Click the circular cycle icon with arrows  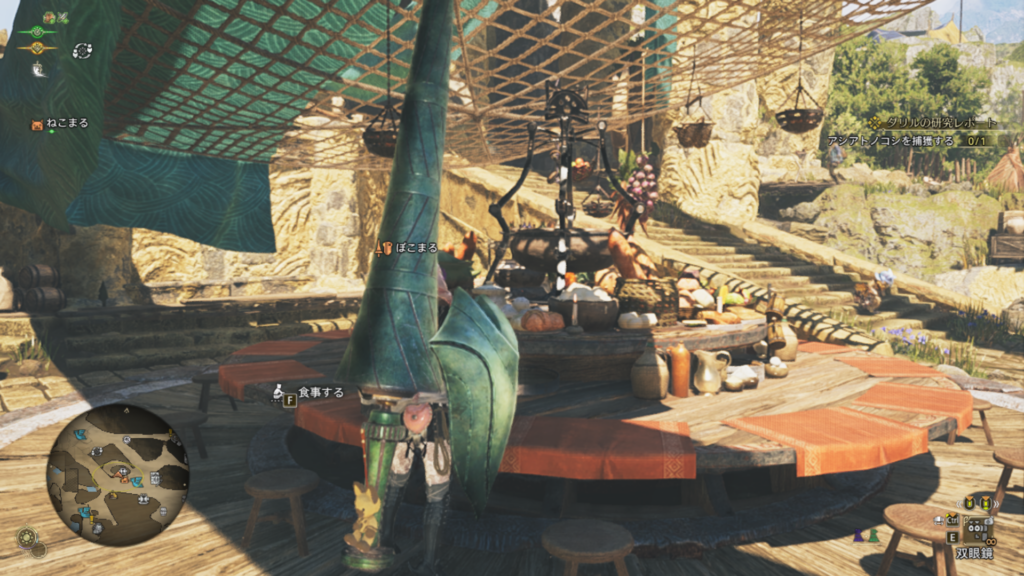coord(82,50)
